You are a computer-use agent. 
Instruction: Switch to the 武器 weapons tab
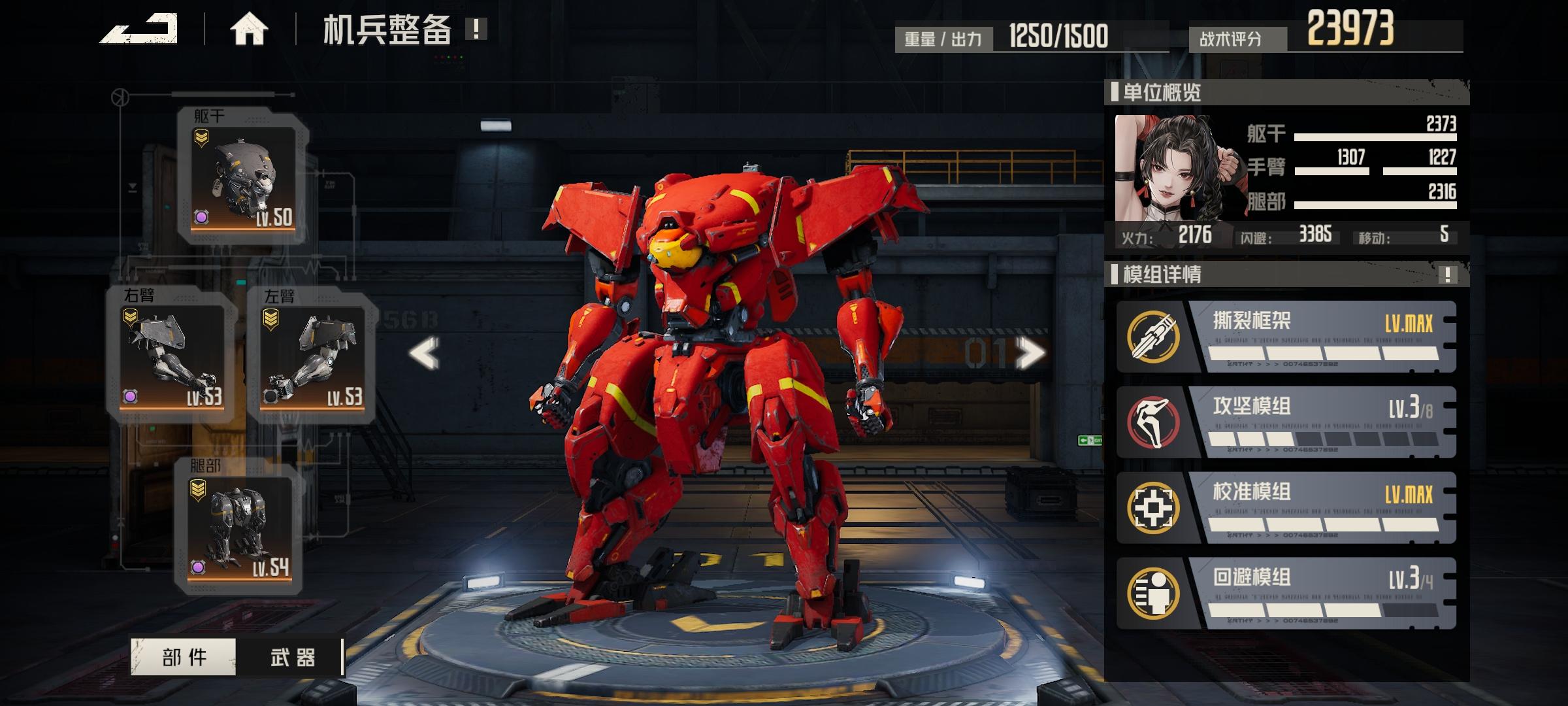pos(292,657)
